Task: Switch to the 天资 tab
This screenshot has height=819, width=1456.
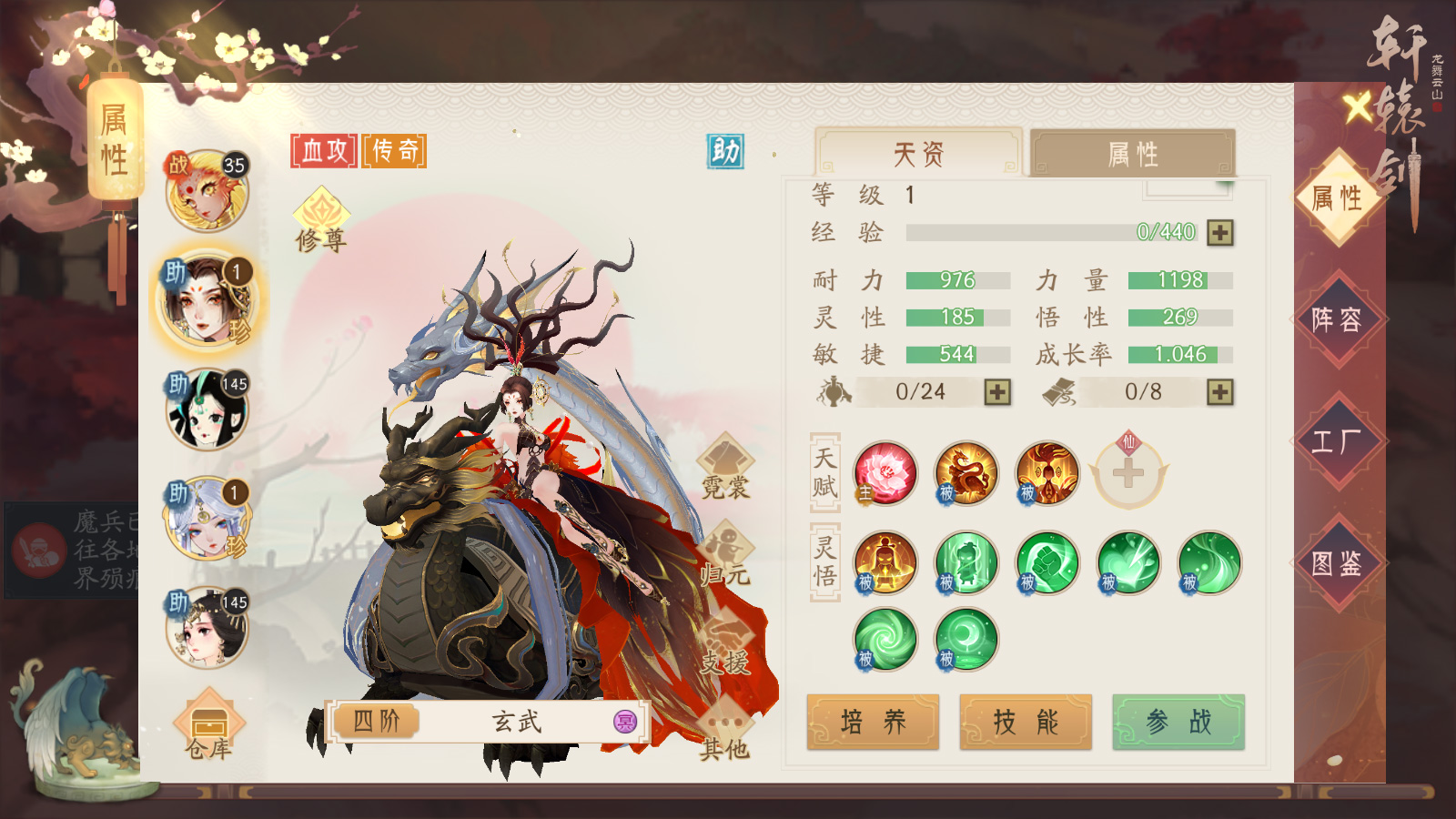Action: tap(921, 153)
